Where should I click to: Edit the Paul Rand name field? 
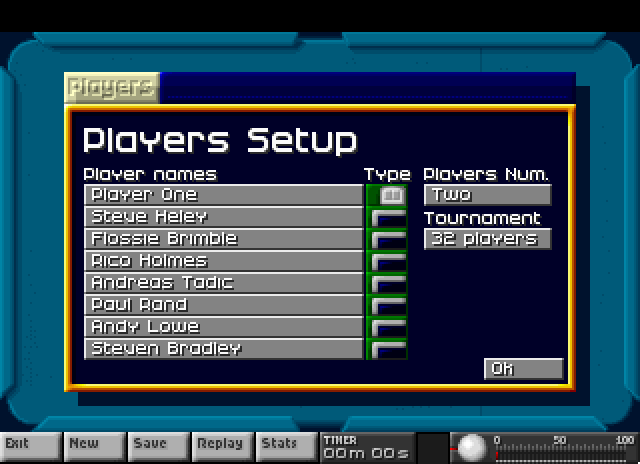(x=223, y=305)
